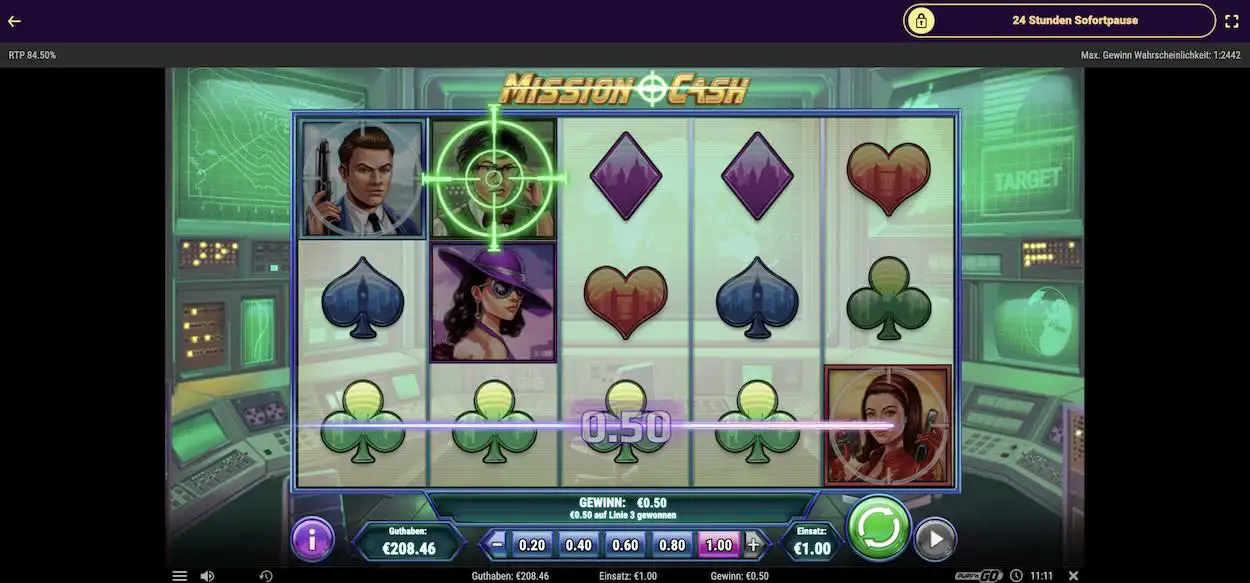The image size is (1250, 583).
Task: Open the hamburger menu in bottom bar
Action: pyautogui.click(x=180, y=576)
